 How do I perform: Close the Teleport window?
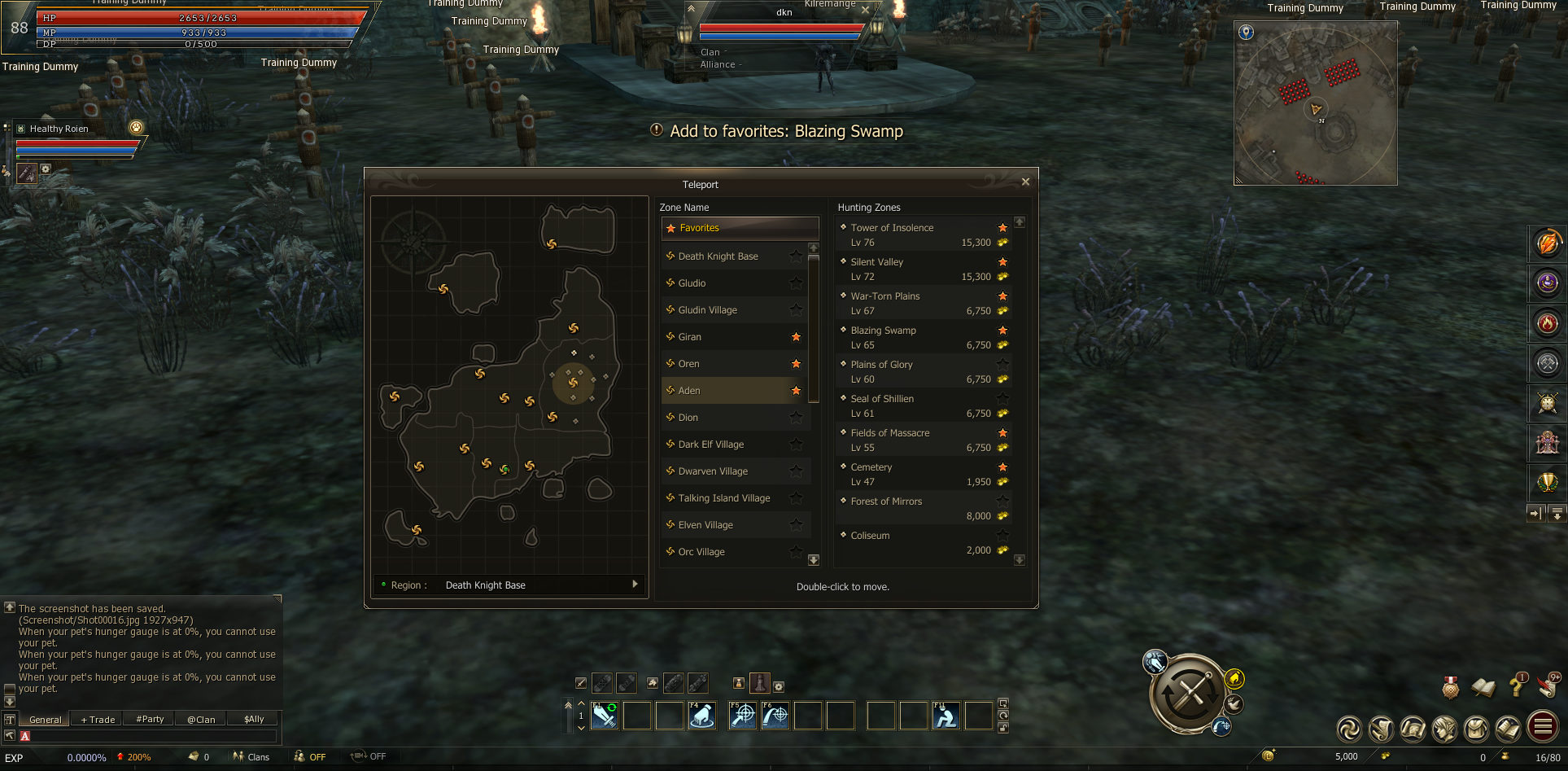(x=1025, y=182)
